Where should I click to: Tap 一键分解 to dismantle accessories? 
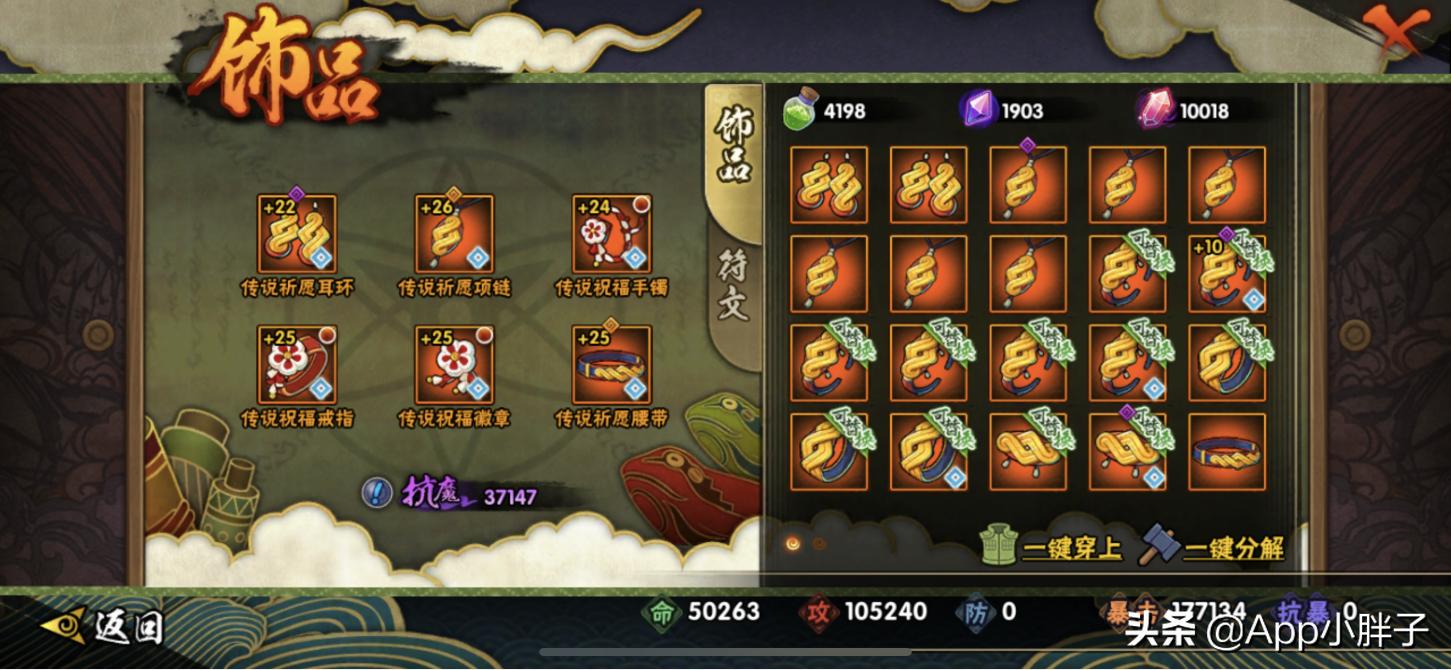click(x=1212, y=547)
